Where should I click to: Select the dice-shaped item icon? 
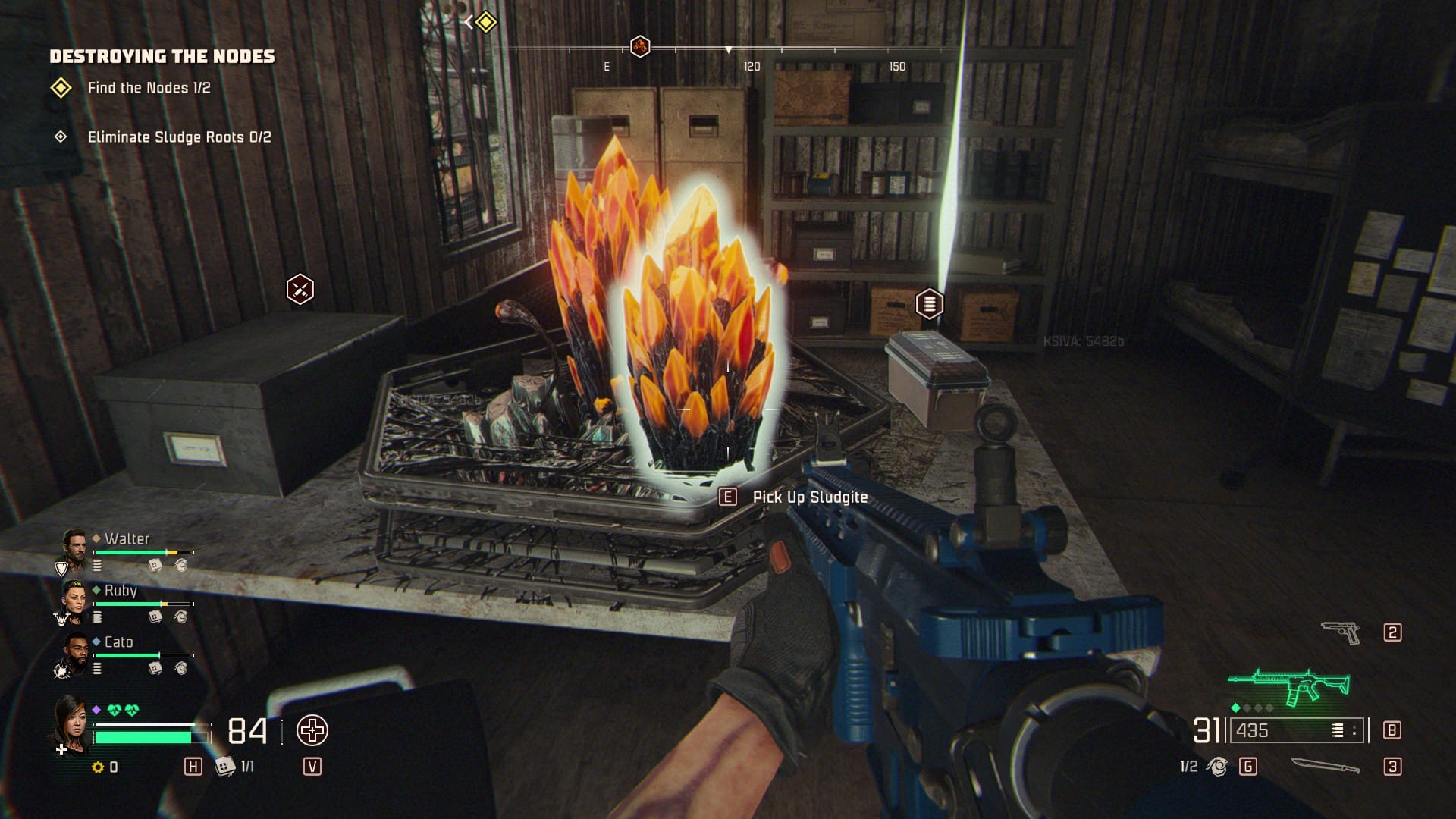click(224, 767)
